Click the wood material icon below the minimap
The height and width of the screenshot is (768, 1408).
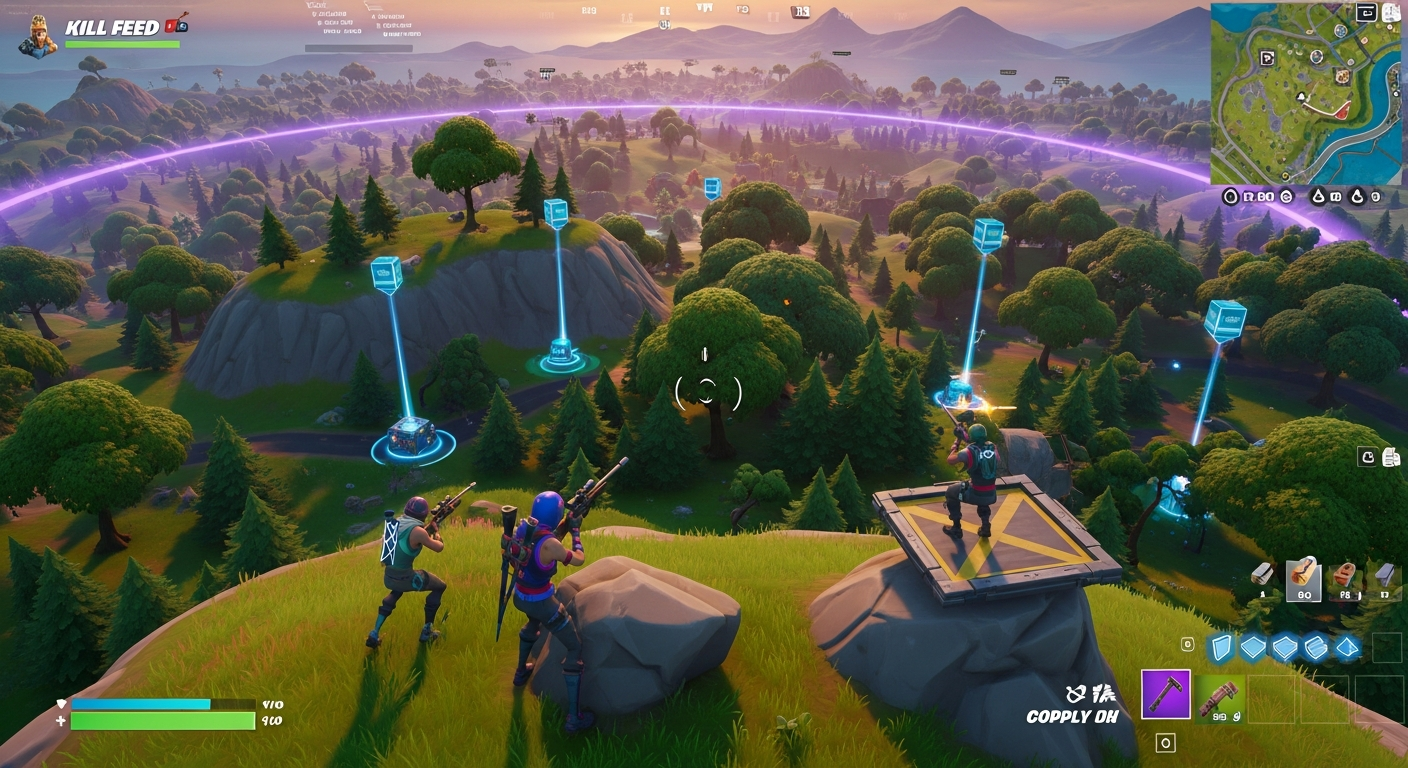click(1320, 195)
